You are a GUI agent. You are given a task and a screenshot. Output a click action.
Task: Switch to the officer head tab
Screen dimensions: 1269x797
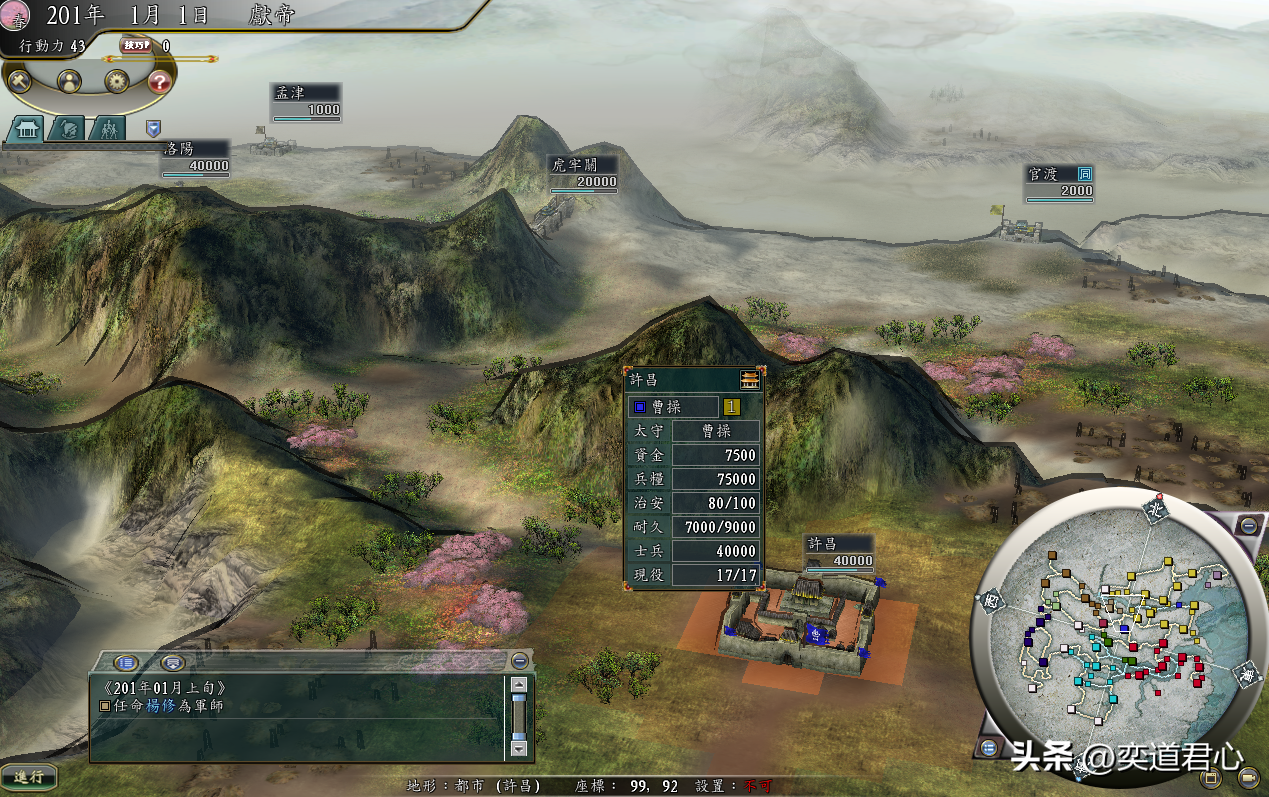coord(66,129)
